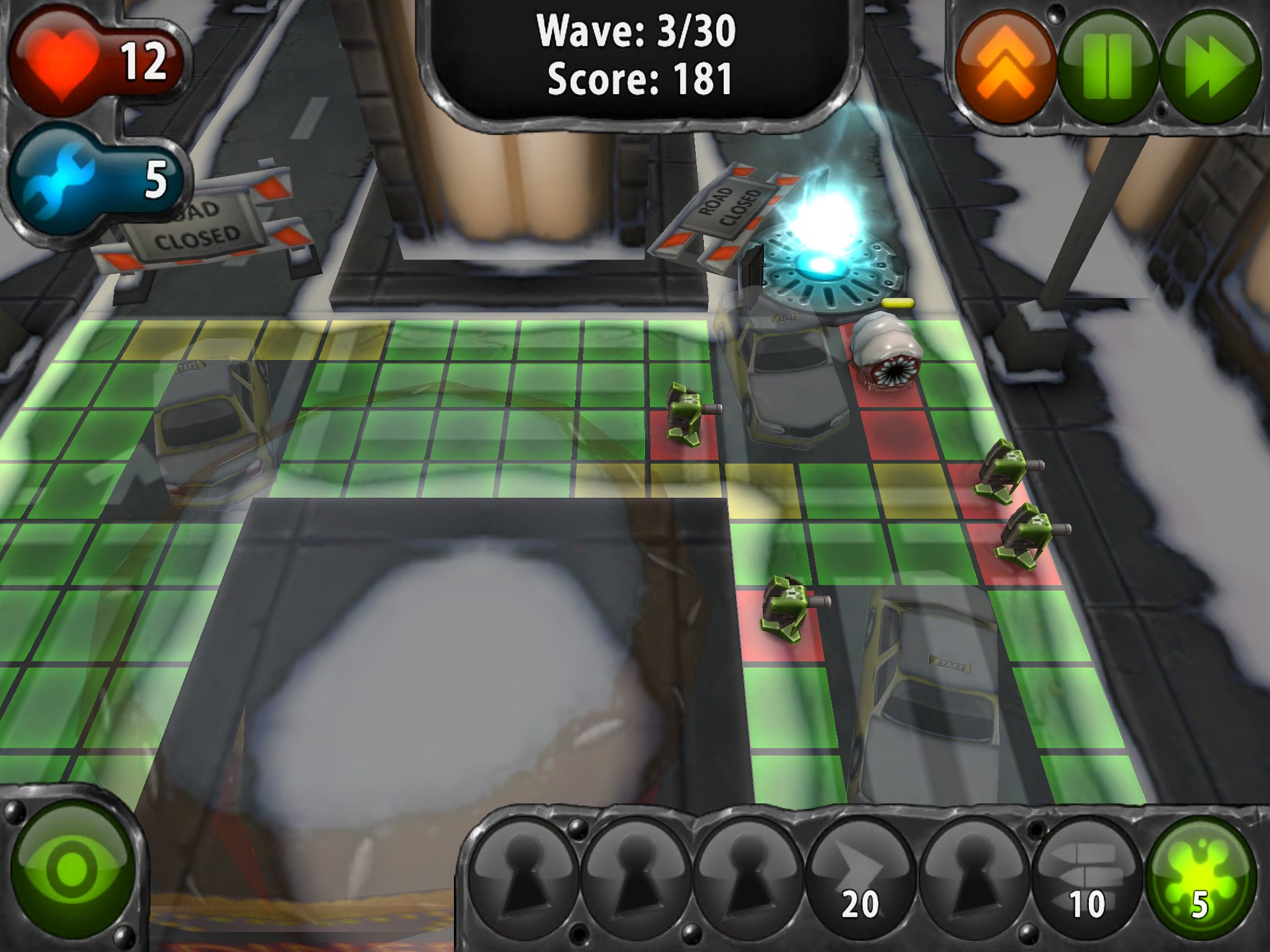The height and width of the screenshot is (952, 1270).
Task: Activate fast-forward speed button
Action: [x=1210, y=67]
